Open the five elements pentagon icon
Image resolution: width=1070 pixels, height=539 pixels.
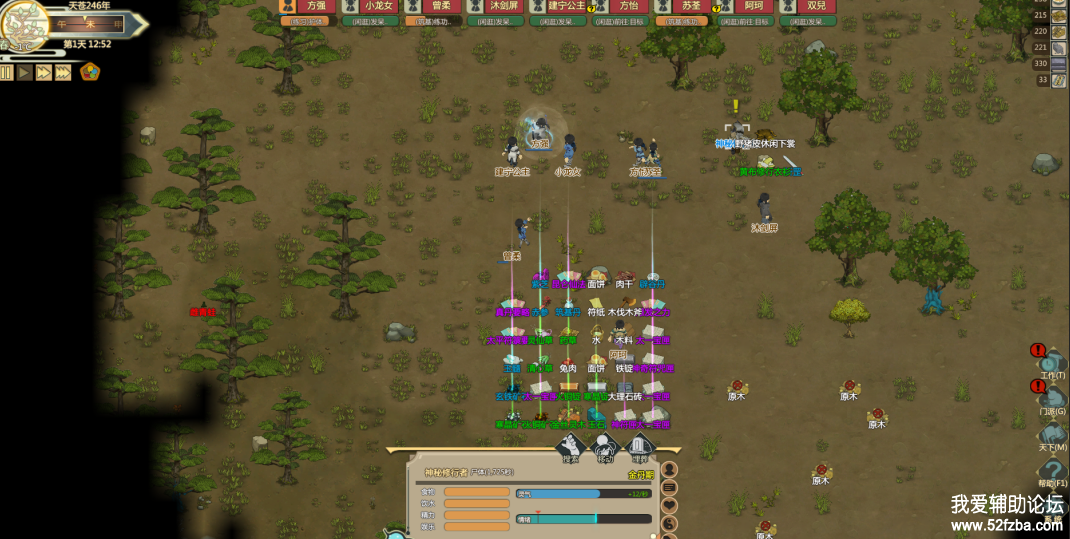coord(90,72)
